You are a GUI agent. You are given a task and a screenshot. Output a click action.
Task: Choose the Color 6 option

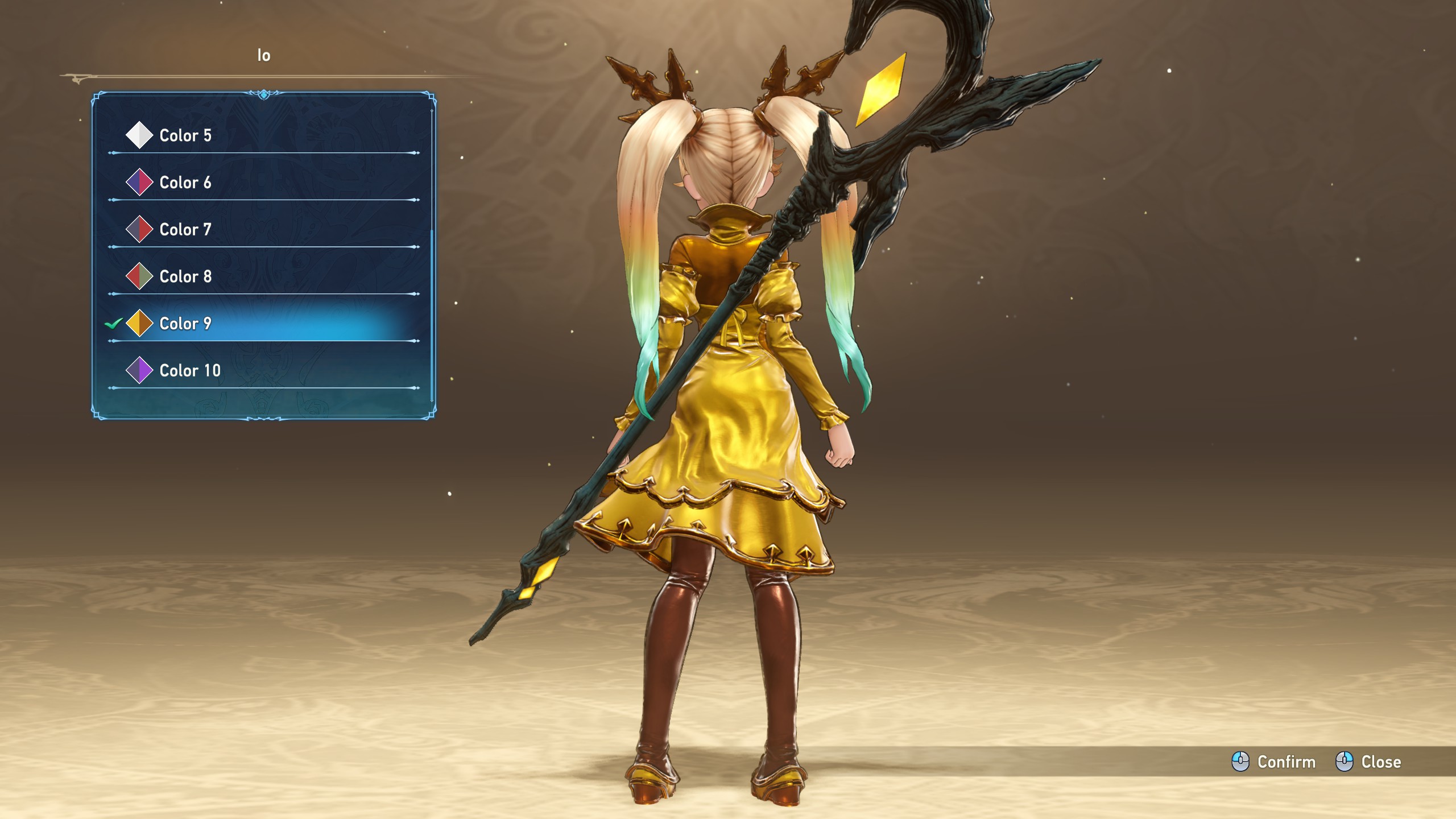click(185, 183)
